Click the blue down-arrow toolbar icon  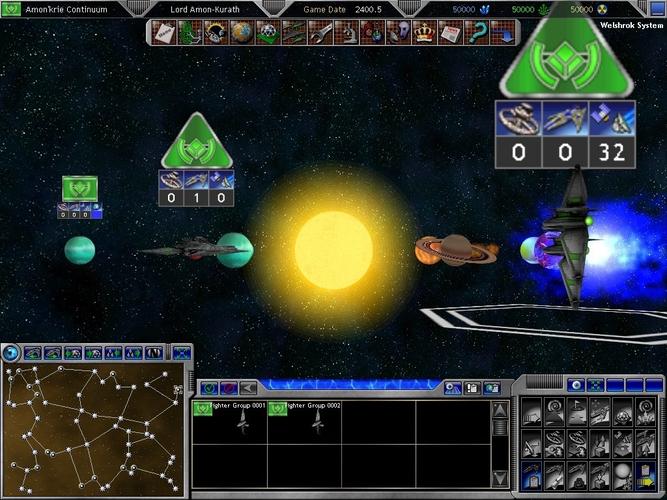coord(502,33)
